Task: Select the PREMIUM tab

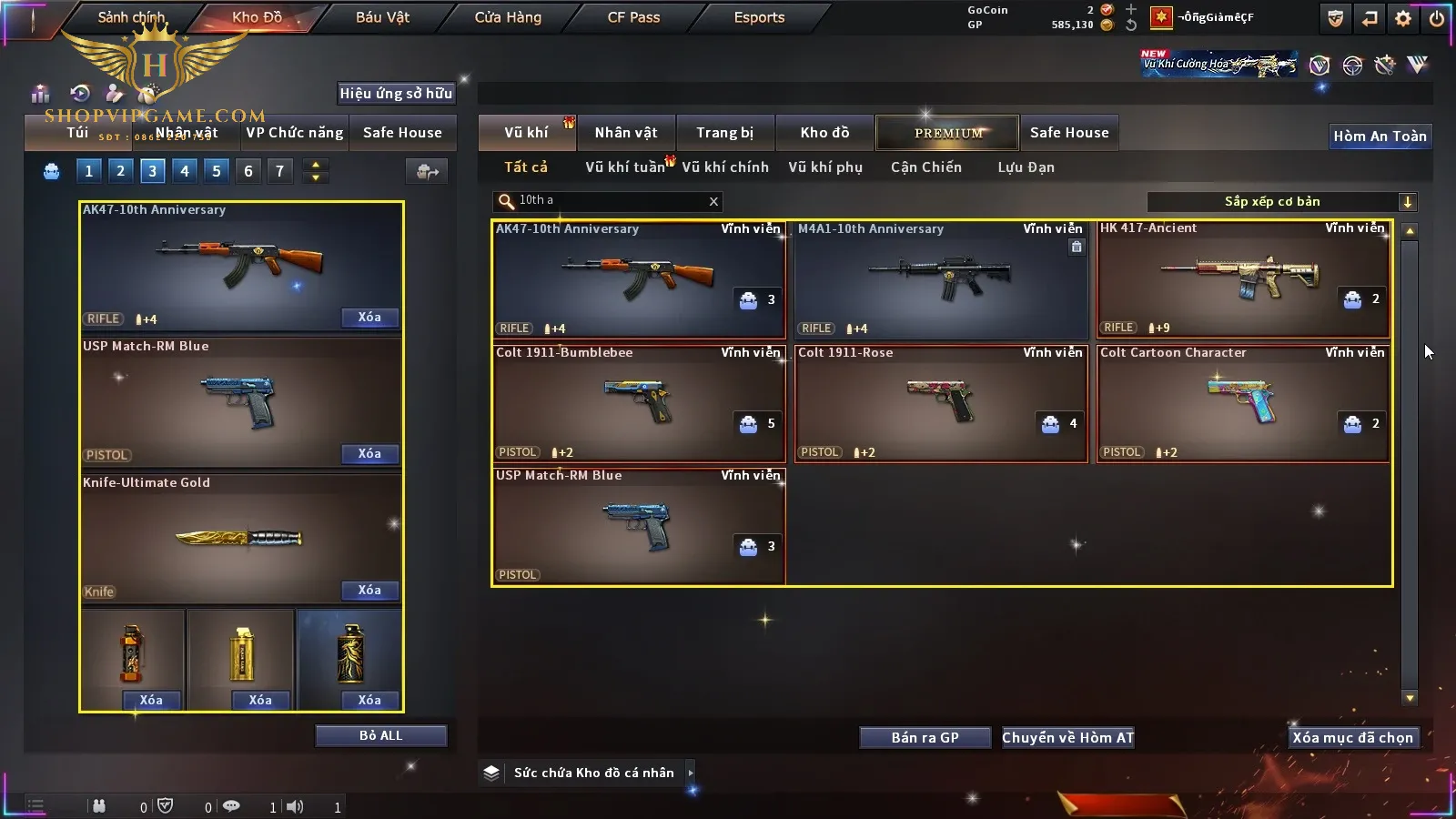Action: [x=947, y=133]
